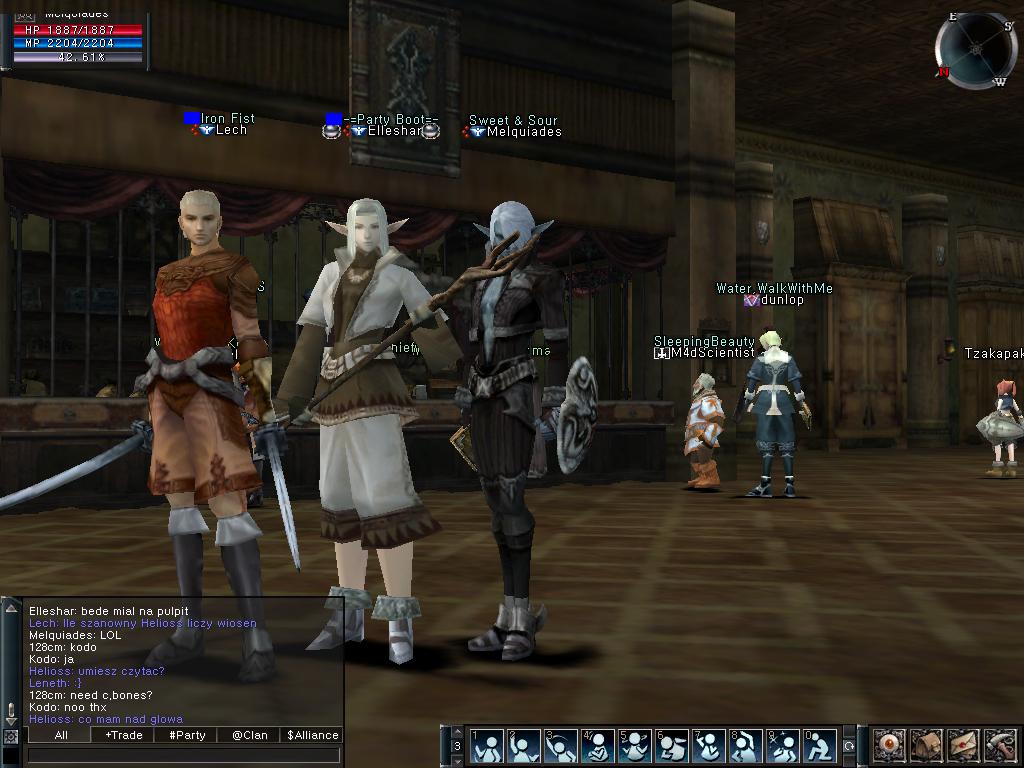Open chat options via the gear icon
Screen dimensions: 1024x768
11,736
